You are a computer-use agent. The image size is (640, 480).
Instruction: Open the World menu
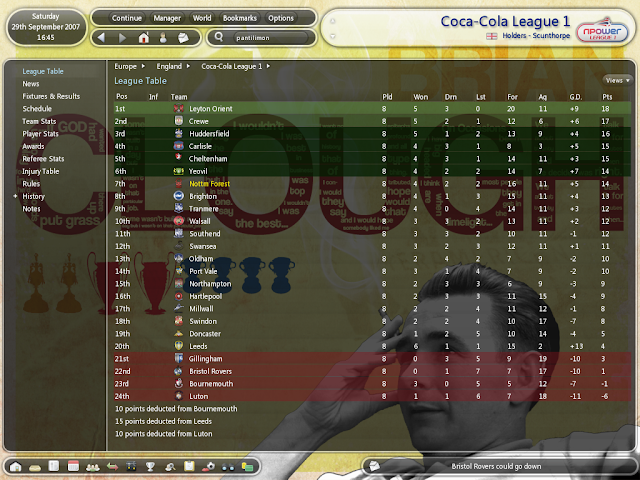[203, 18]
